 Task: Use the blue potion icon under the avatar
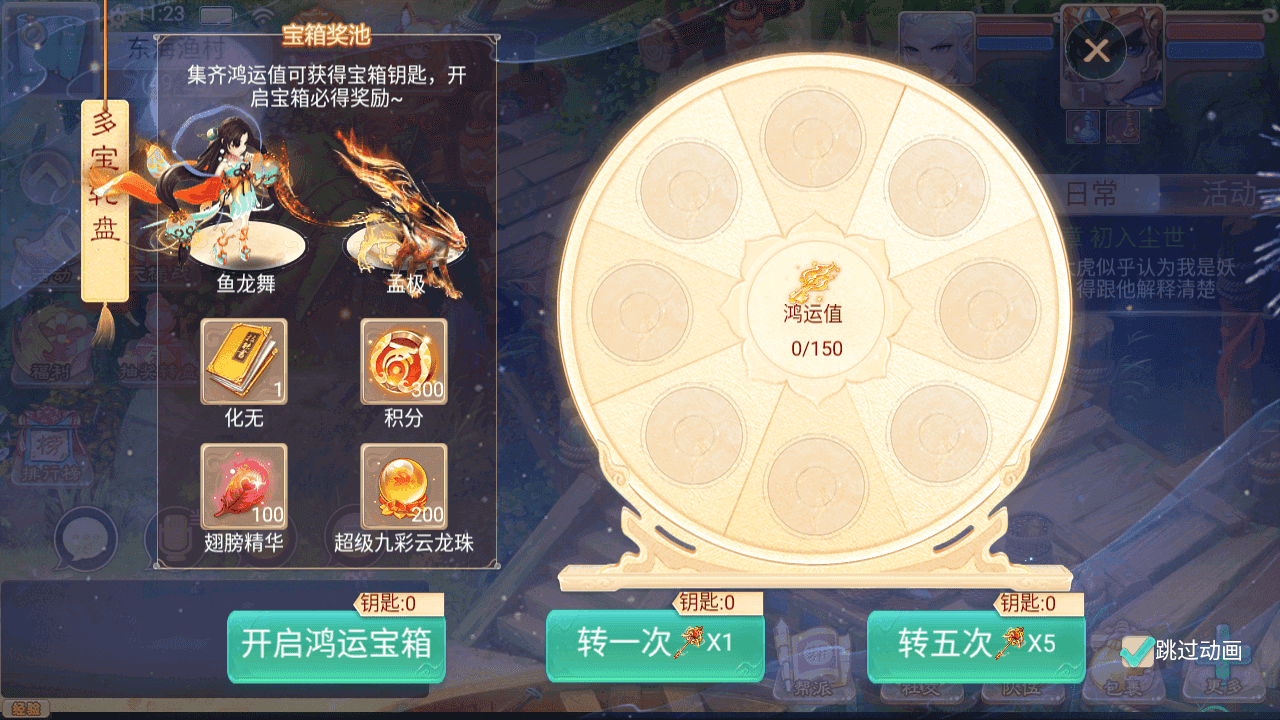(1083, 127)
